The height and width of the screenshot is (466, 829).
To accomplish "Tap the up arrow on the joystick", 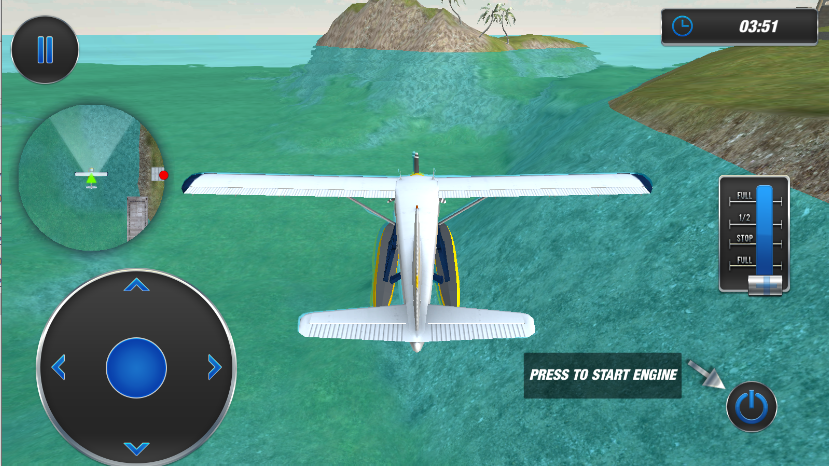I will [136, 286].
